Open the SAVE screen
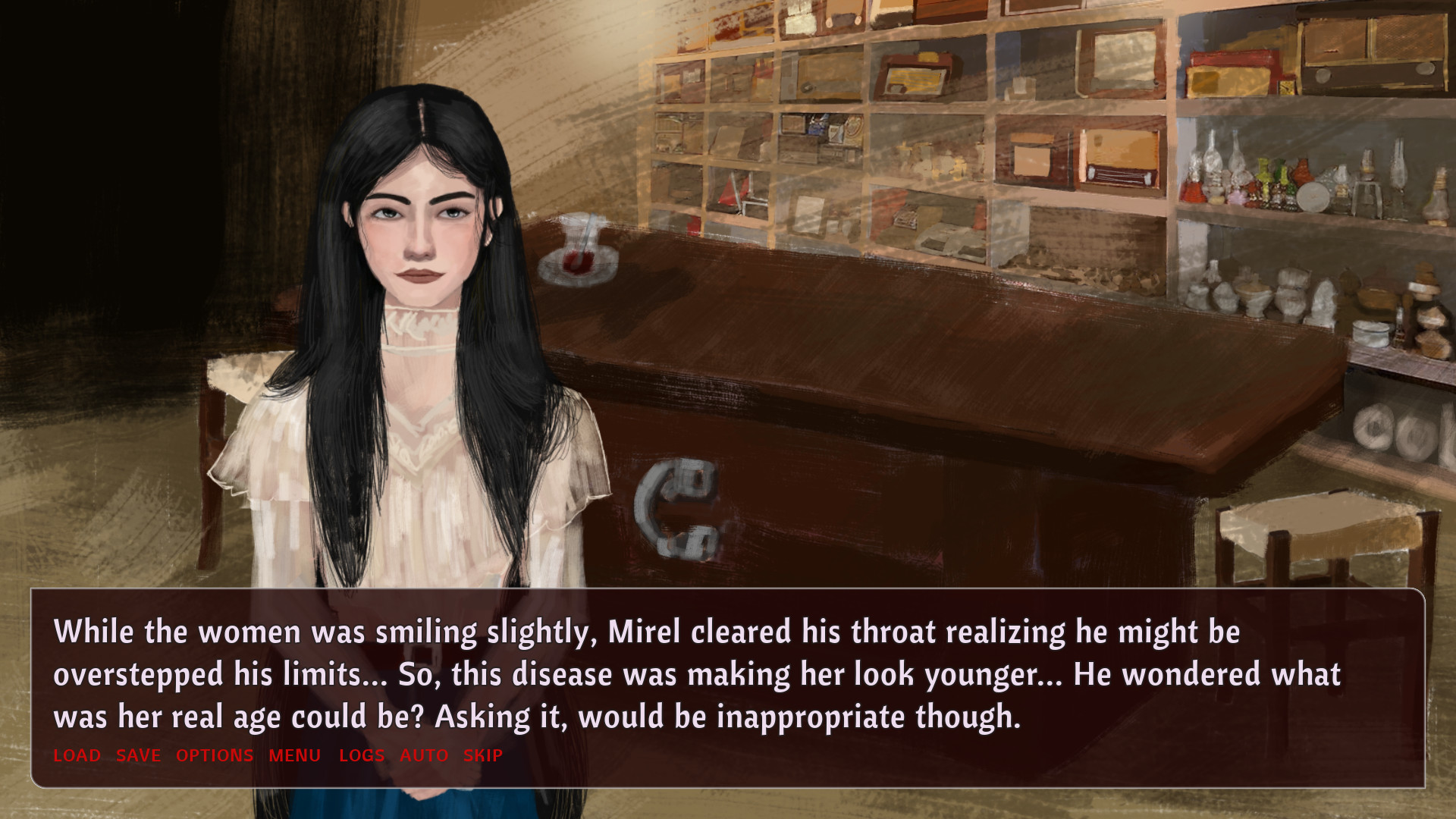Image resolution: width=1456 pixels, height=819 pixels. pos(137,755)
